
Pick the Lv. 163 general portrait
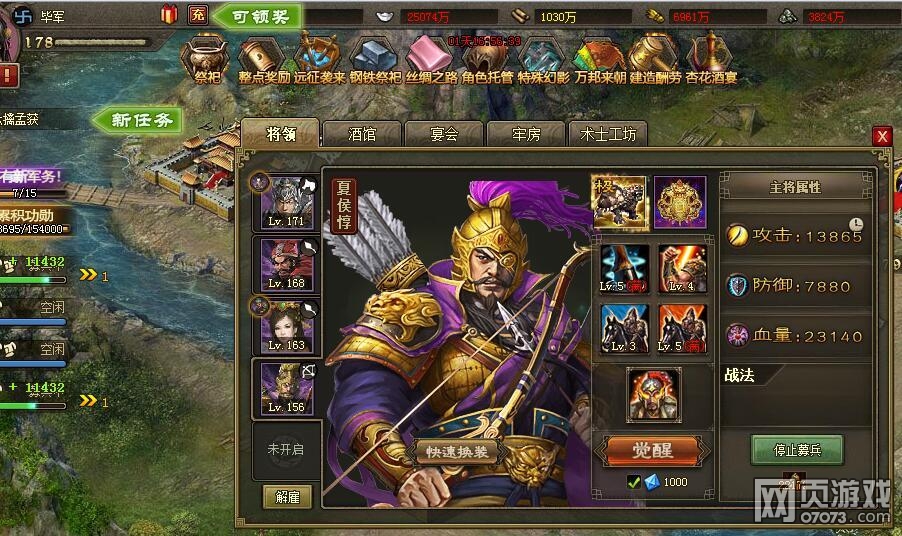286,325
